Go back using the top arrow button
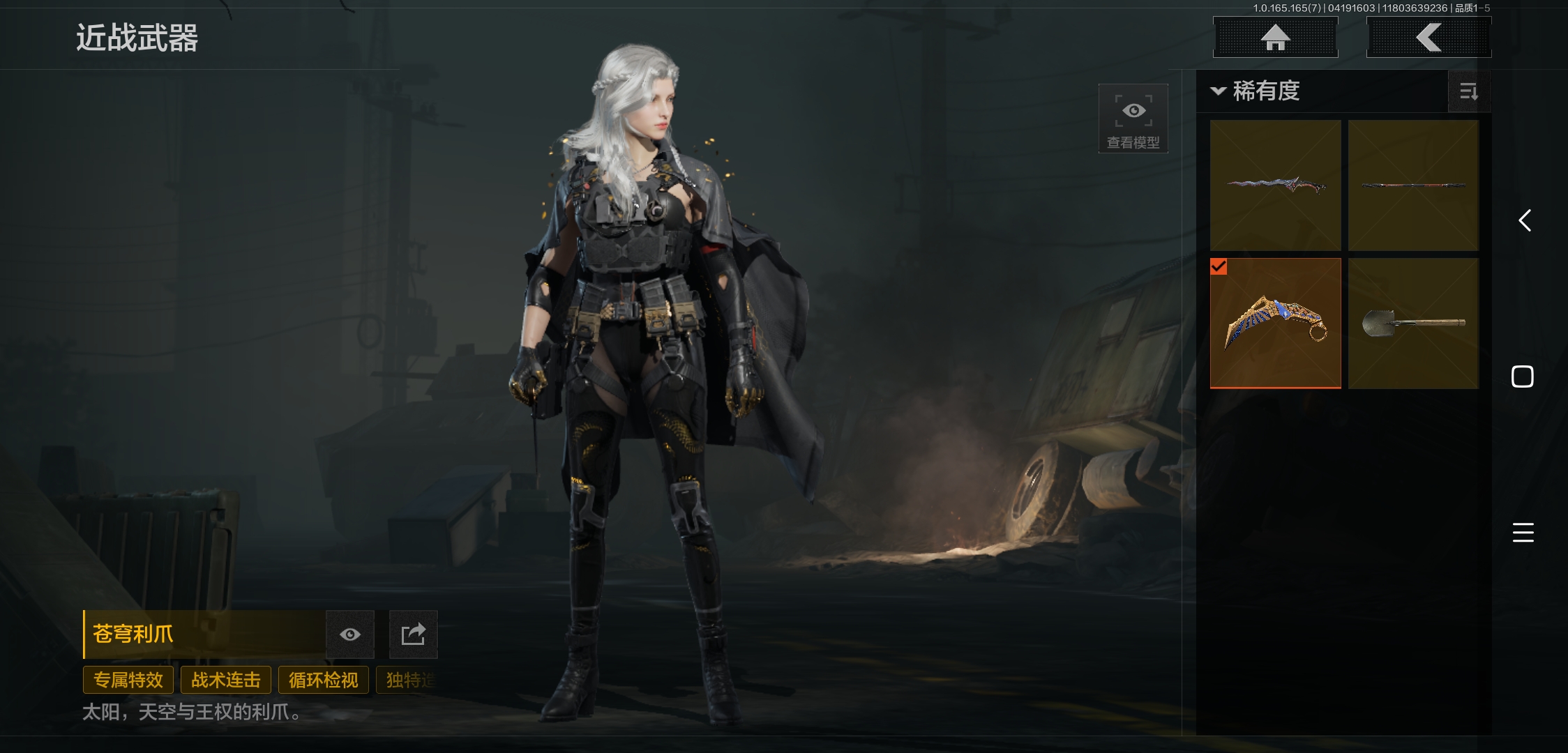The height and width of the screenshot is (753, 1568). pos(1428,37)
